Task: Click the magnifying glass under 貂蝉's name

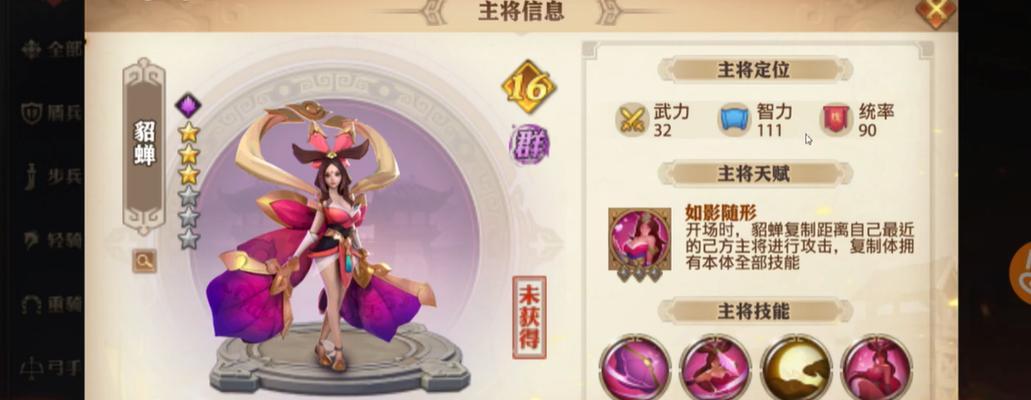Action: click(x=145, y=261)
